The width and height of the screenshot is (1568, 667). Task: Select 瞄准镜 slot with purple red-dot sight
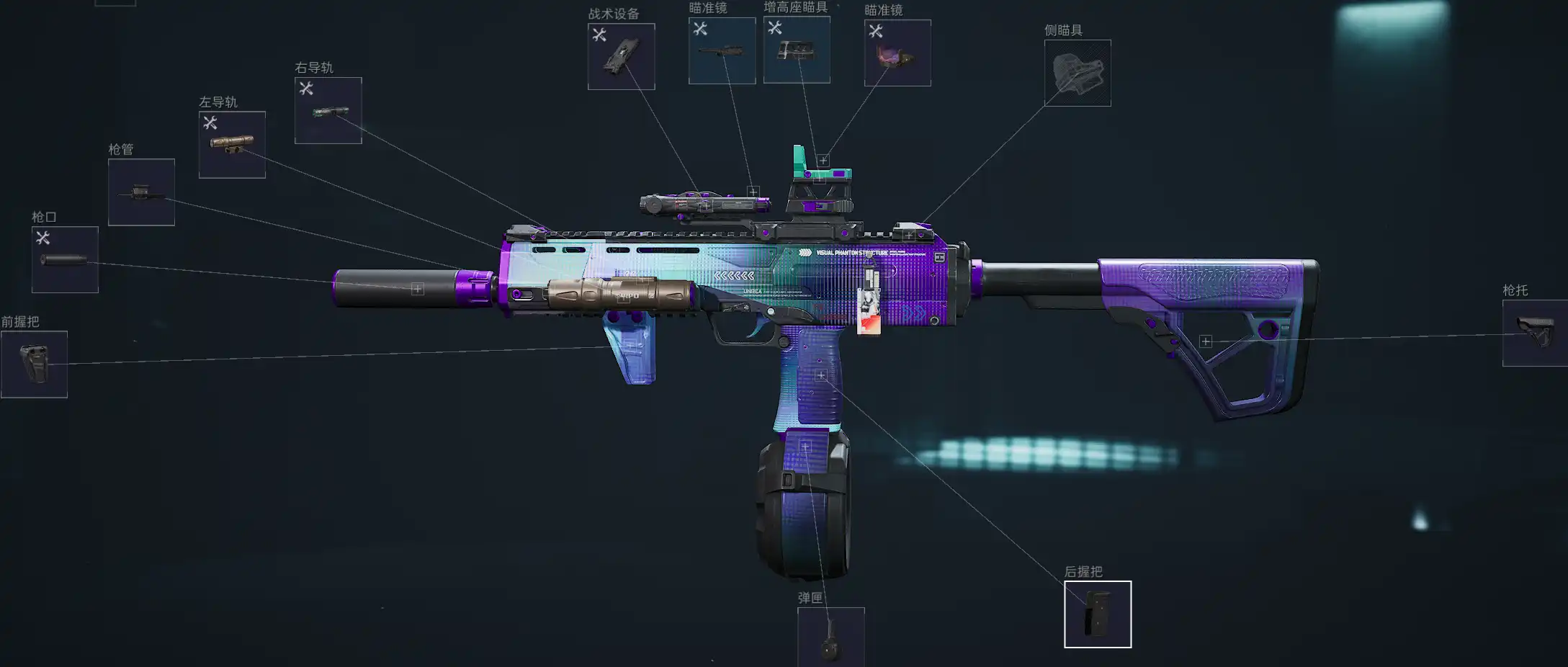pyautogui.click(x=897, y=53)
